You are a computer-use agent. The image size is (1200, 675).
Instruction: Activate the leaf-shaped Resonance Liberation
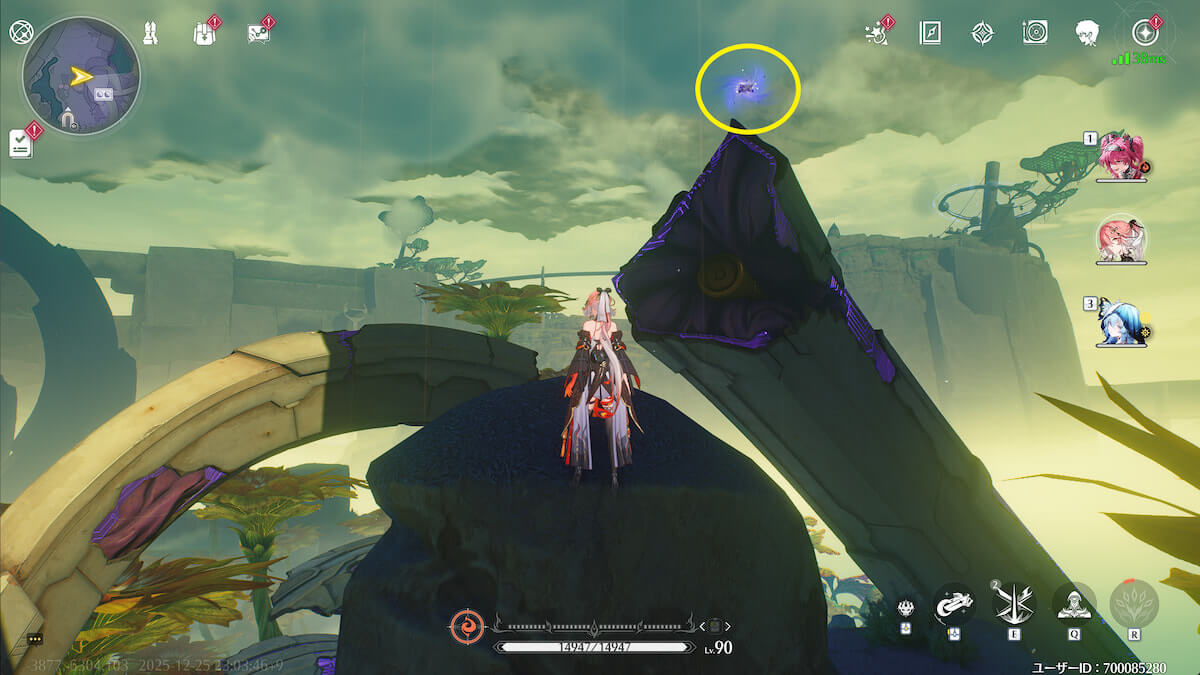[1134, 604]
